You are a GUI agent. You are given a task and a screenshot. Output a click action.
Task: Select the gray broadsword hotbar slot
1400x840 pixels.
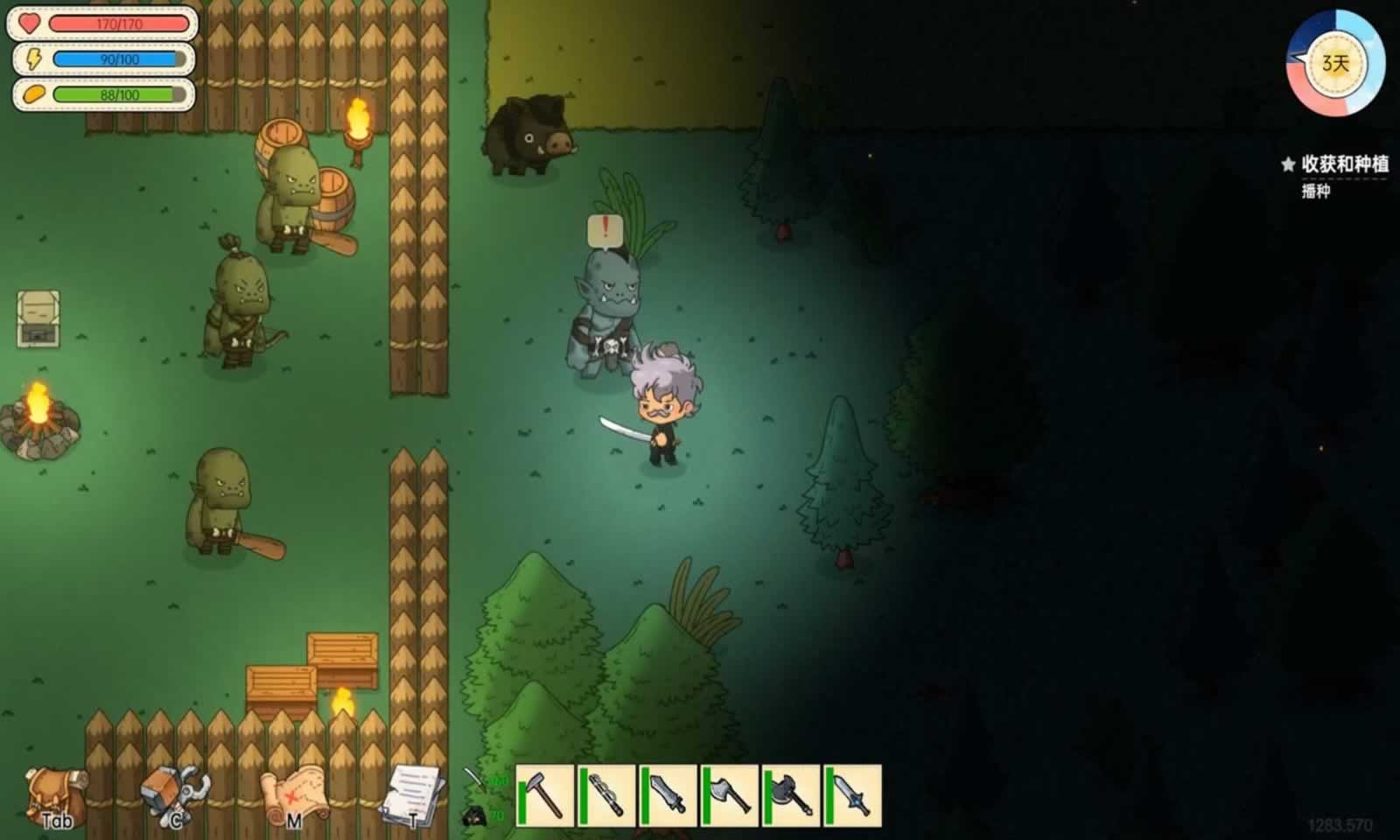tap(668, 795)
